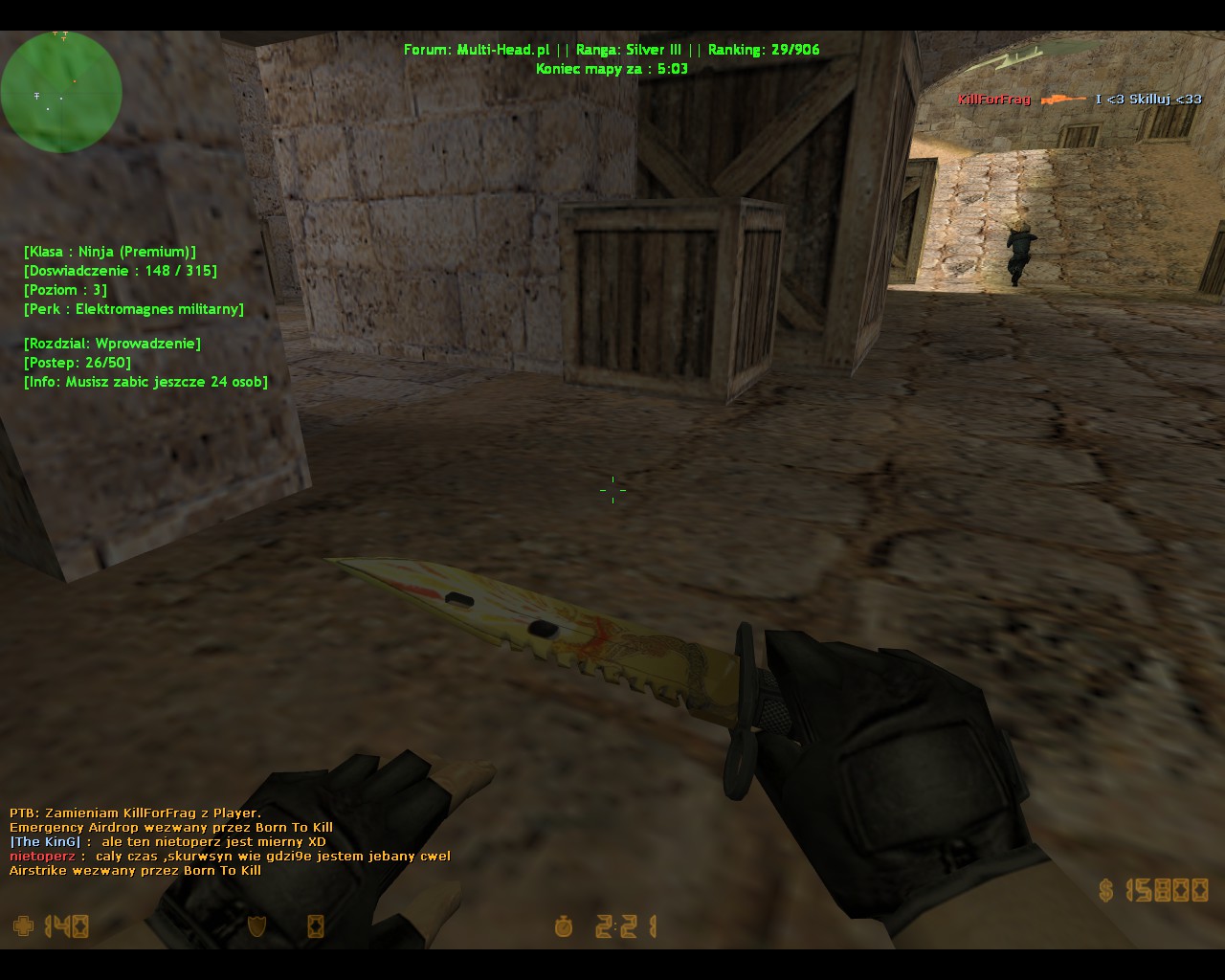This screenshot has width=1225, height=980.
Task: Click The KinG's chat message
Action: 167,842
